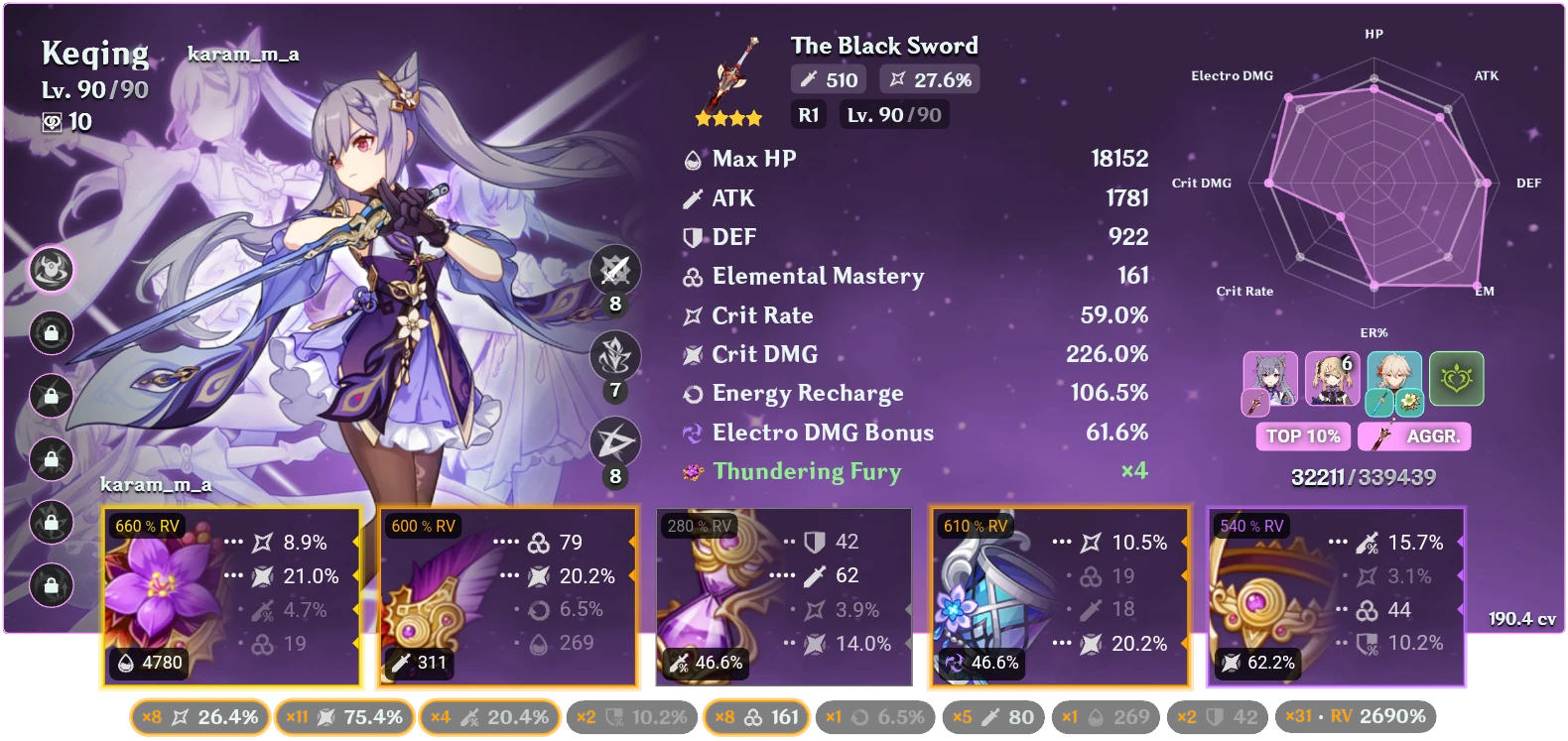Screen dimensions: 1568x741
Task: Click the AGGR. leaderboard button
Action: tap(1414, 435)
